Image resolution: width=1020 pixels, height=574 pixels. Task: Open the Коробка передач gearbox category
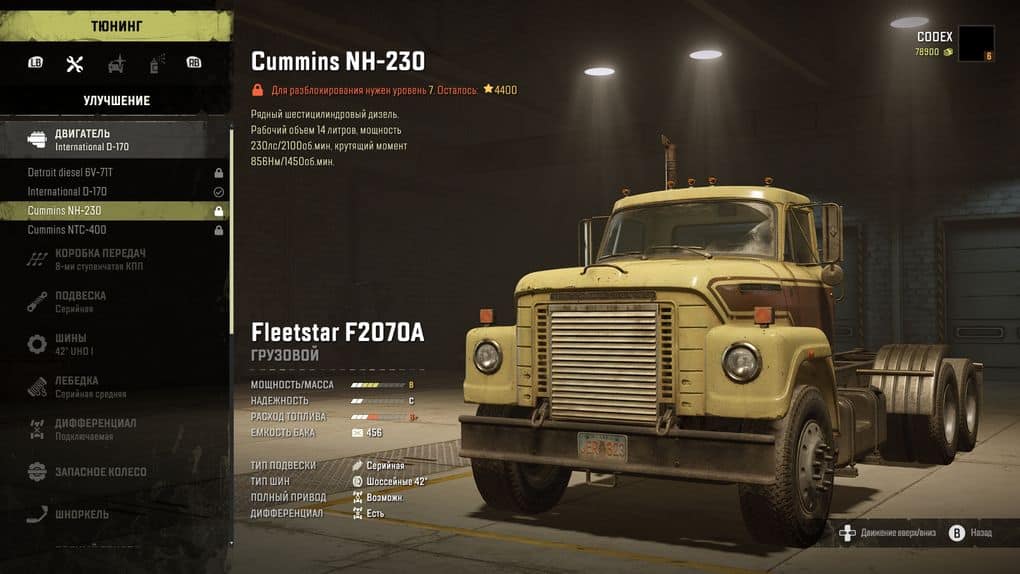[100, 258]
